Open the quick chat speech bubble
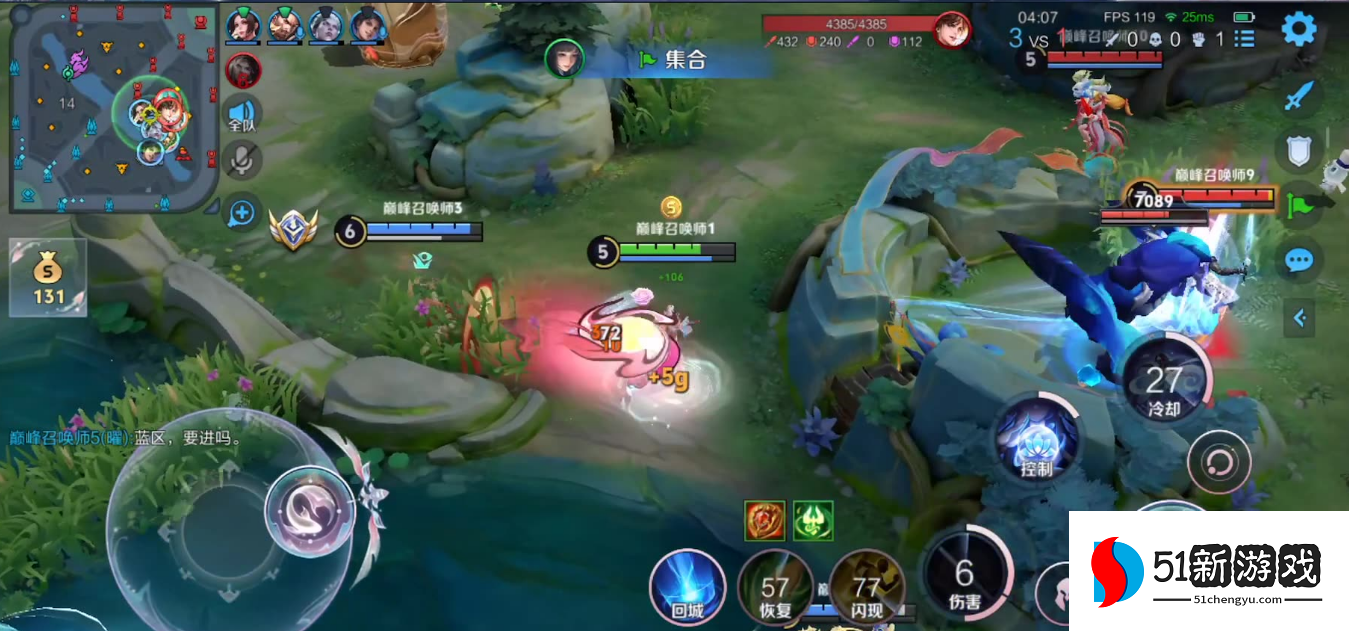1349x631 pixels. 1298,261
